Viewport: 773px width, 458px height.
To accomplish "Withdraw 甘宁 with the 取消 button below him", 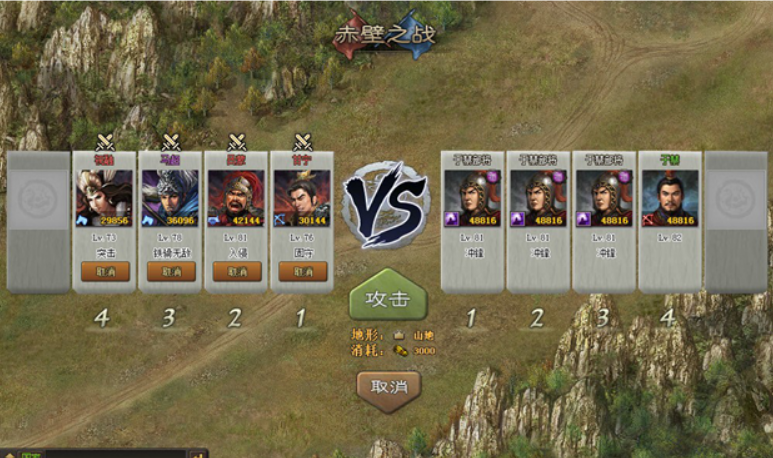I will 302,271.
